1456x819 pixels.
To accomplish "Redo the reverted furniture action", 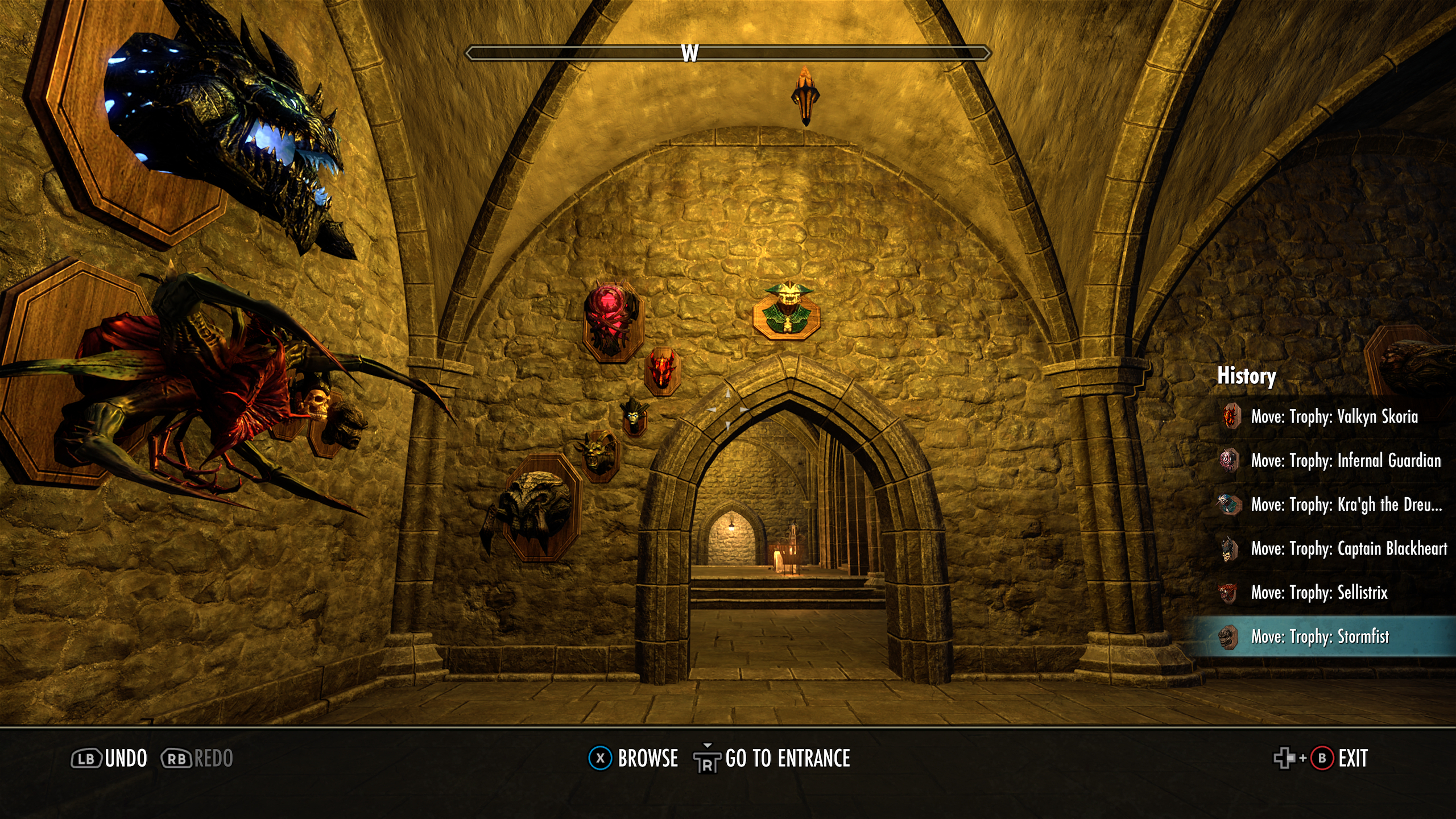I will tap(197, 759).
